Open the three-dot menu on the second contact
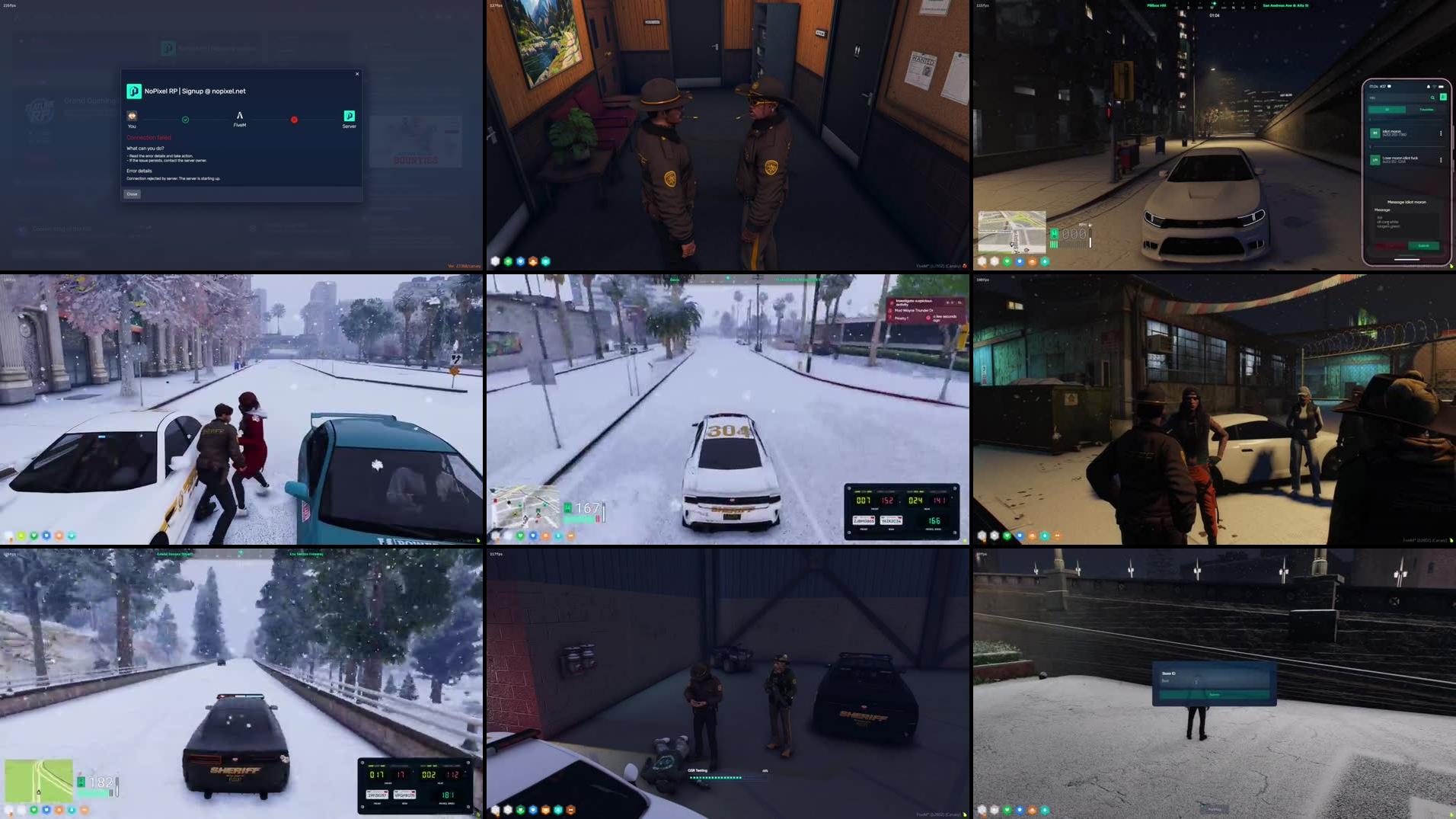The width and height of the screenshot is (1456, 819). 1441,160
